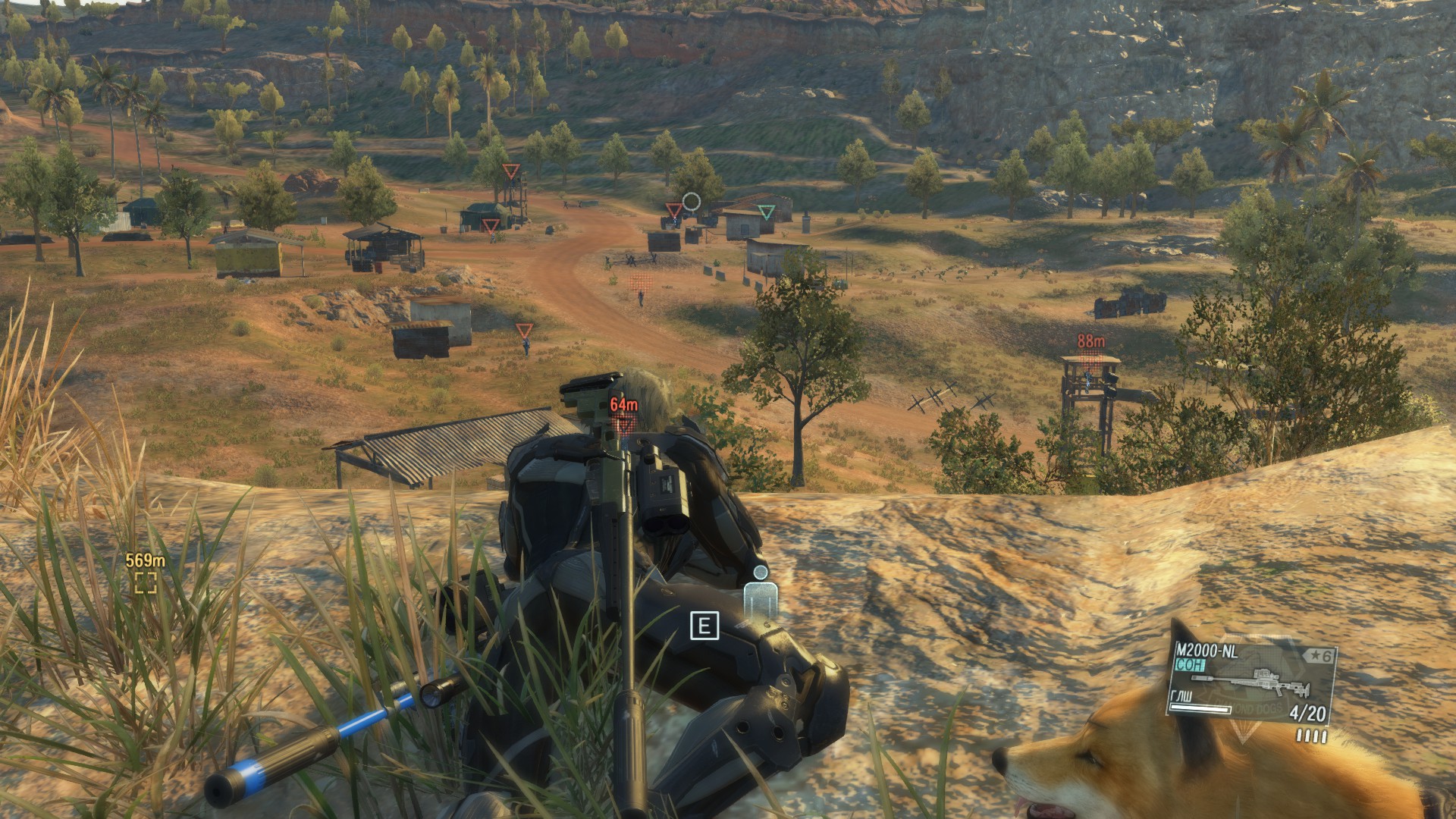
Task: Select the M2000-NL sniper rifle weapon panel
Action: tap(1250, 682)
